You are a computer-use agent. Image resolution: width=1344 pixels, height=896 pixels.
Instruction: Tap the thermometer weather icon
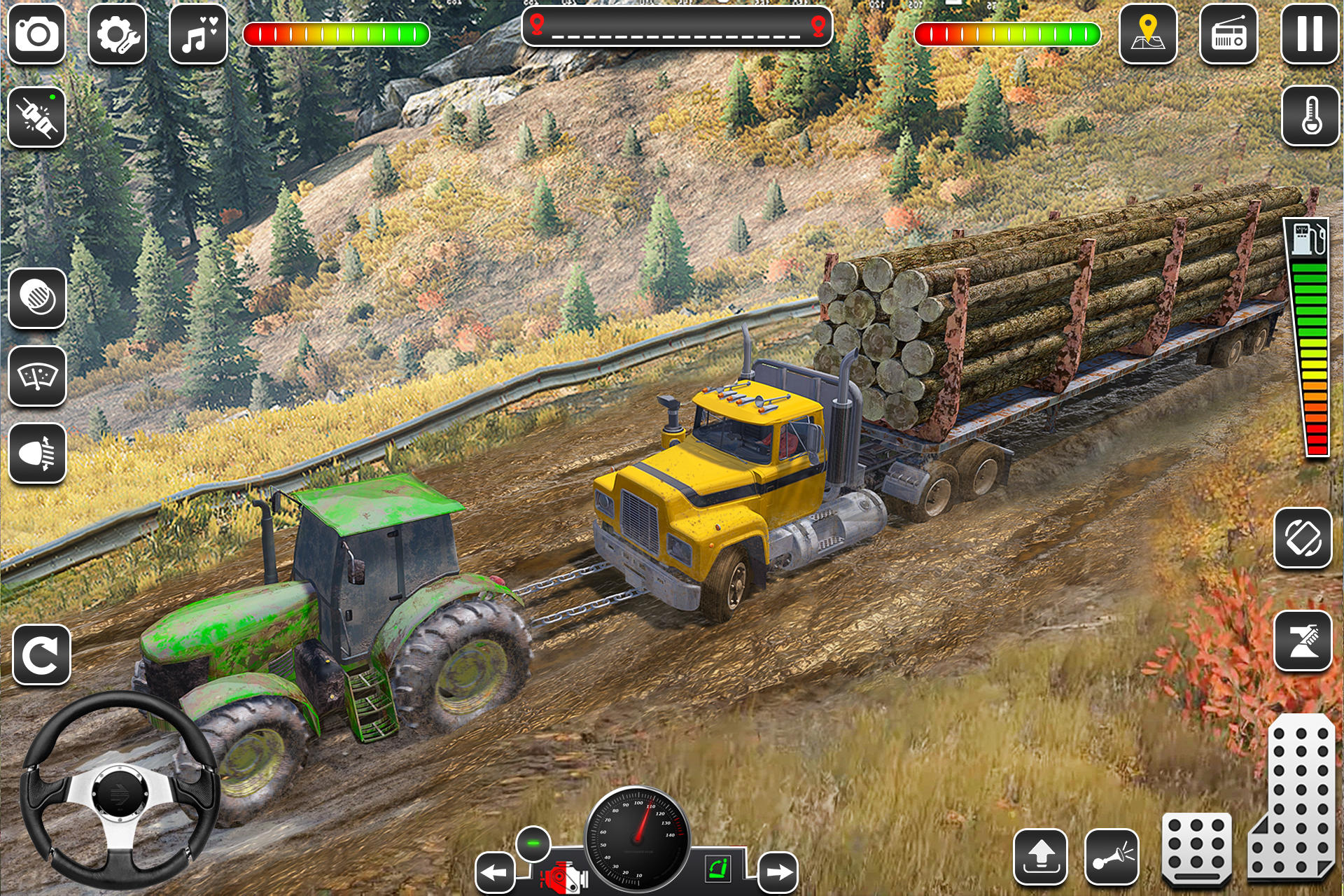click(x=1308, y=115)
